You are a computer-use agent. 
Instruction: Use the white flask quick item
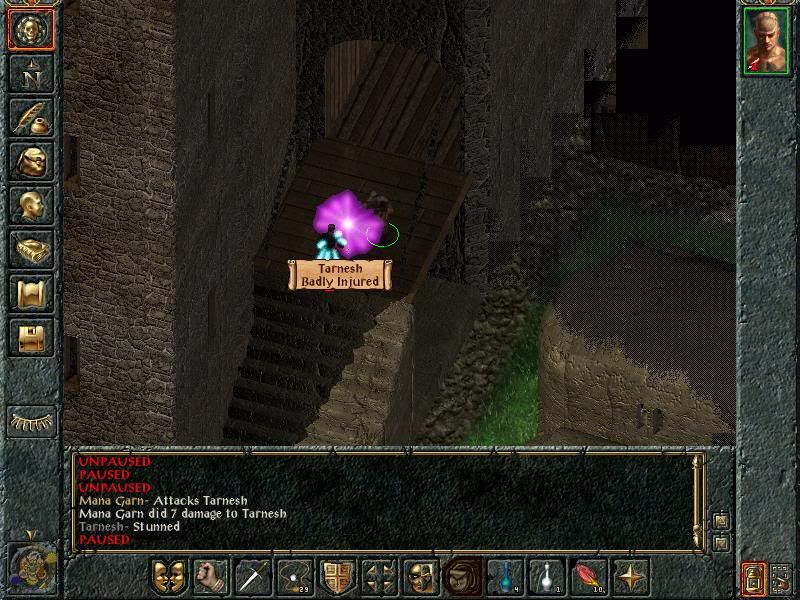(x=546, y=577)
